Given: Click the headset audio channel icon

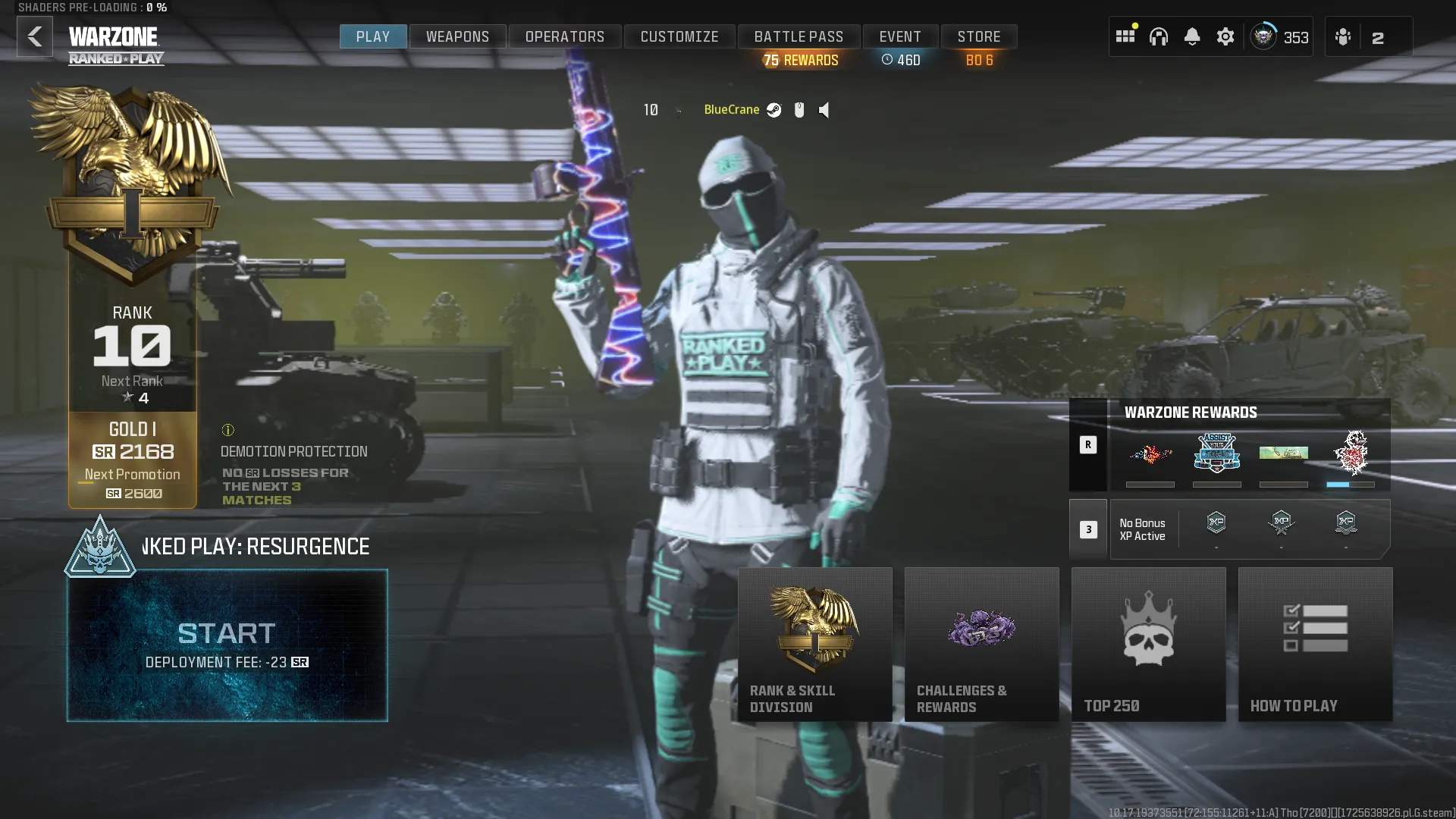Looking at the screenshot, I should (1159, 36).
